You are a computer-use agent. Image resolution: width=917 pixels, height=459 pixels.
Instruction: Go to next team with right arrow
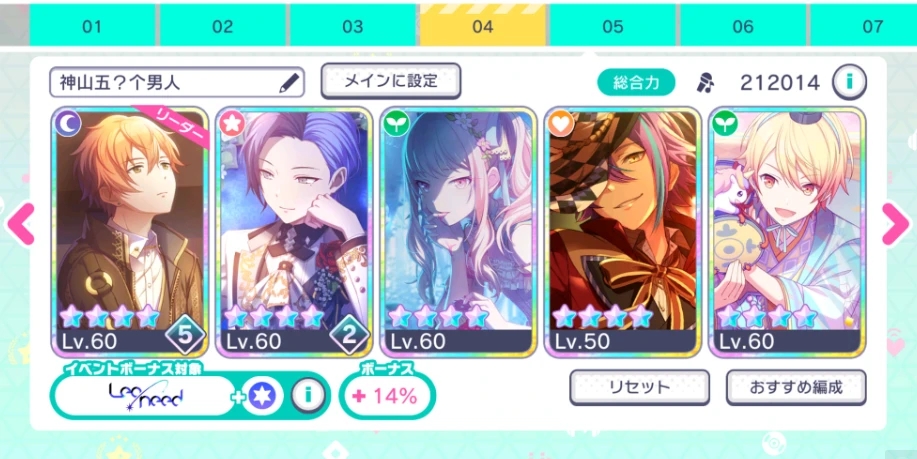tap(896, 224)
